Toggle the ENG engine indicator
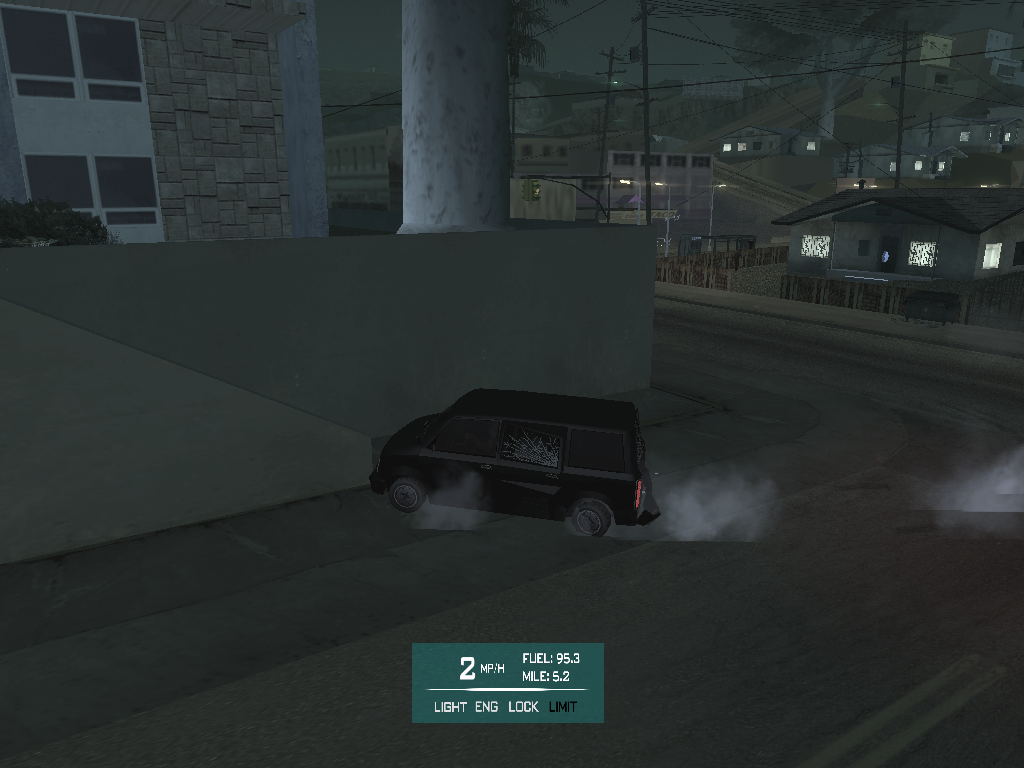1024x768 pixels. click(x=487, y=707)
